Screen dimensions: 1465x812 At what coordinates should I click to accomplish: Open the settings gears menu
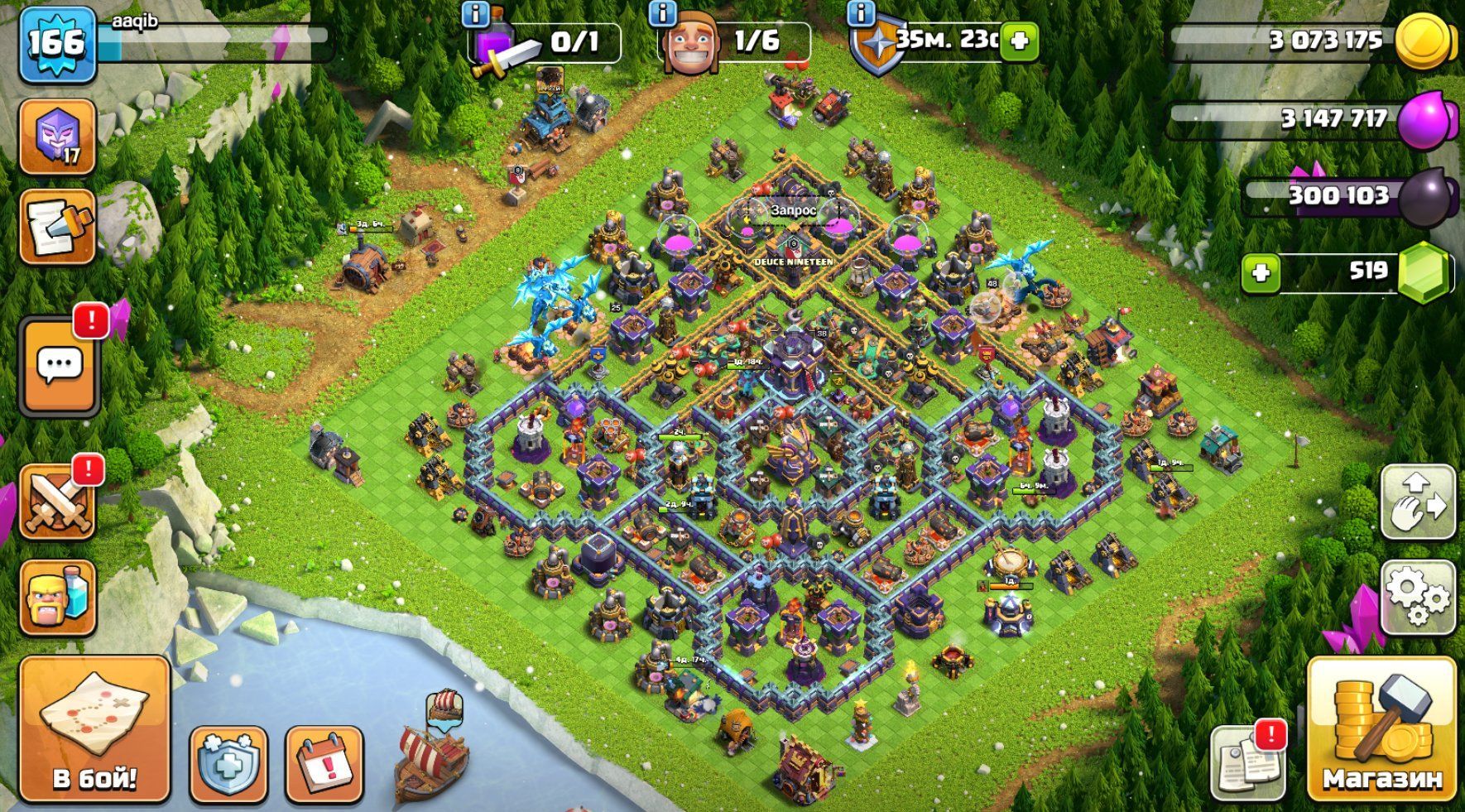(x=1418, y=597)
